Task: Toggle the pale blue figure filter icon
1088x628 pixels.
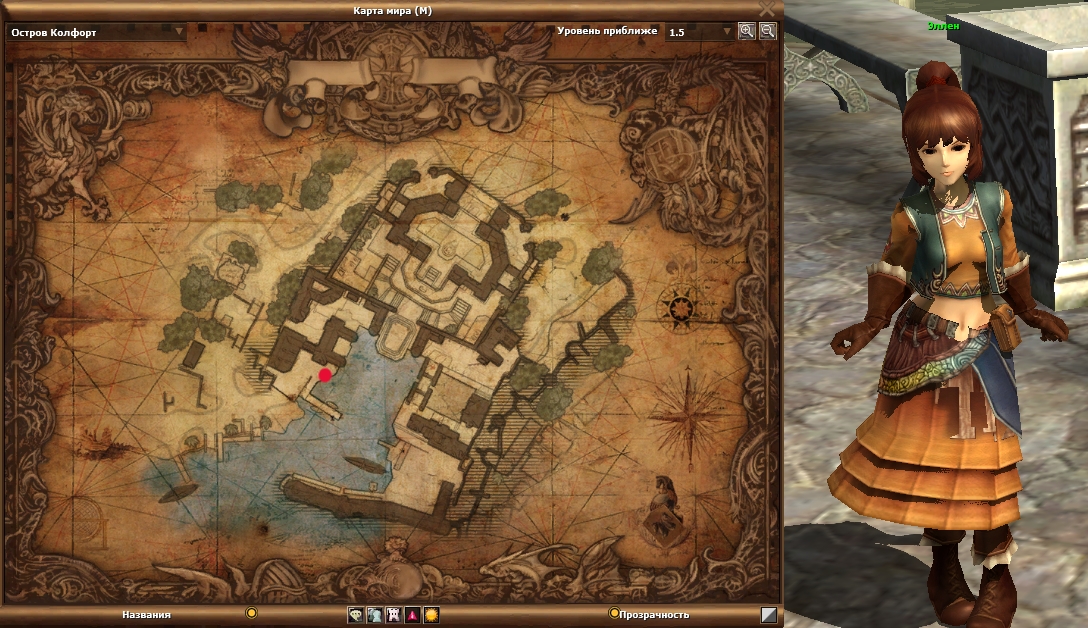Action: click(x=374, y=615)
